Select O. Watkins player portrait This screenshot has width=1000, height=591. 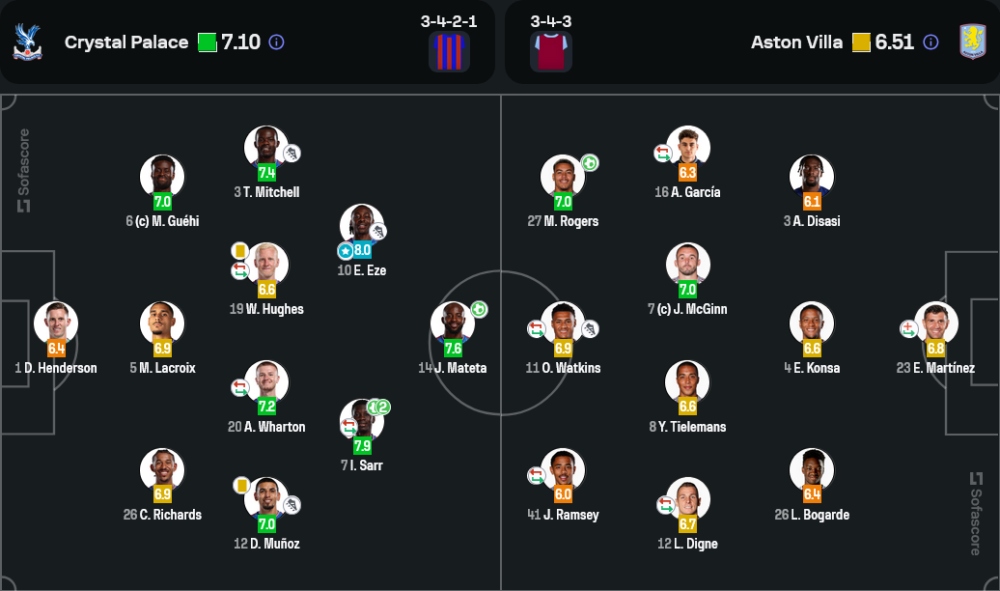(x=562, y=323)
